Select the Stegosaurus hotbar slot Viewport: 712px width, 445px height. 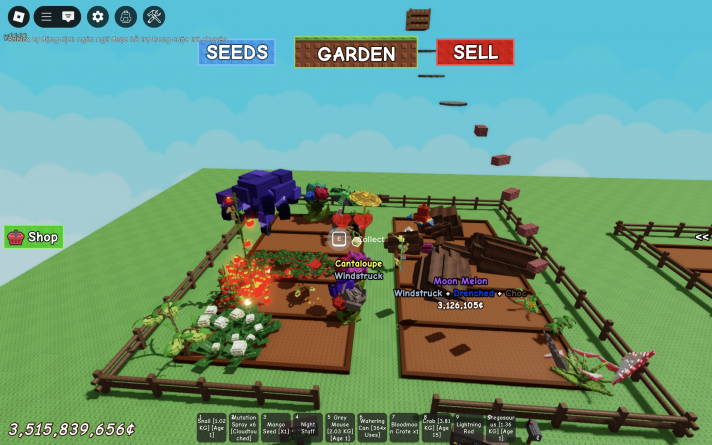click(x=500, y=427)
